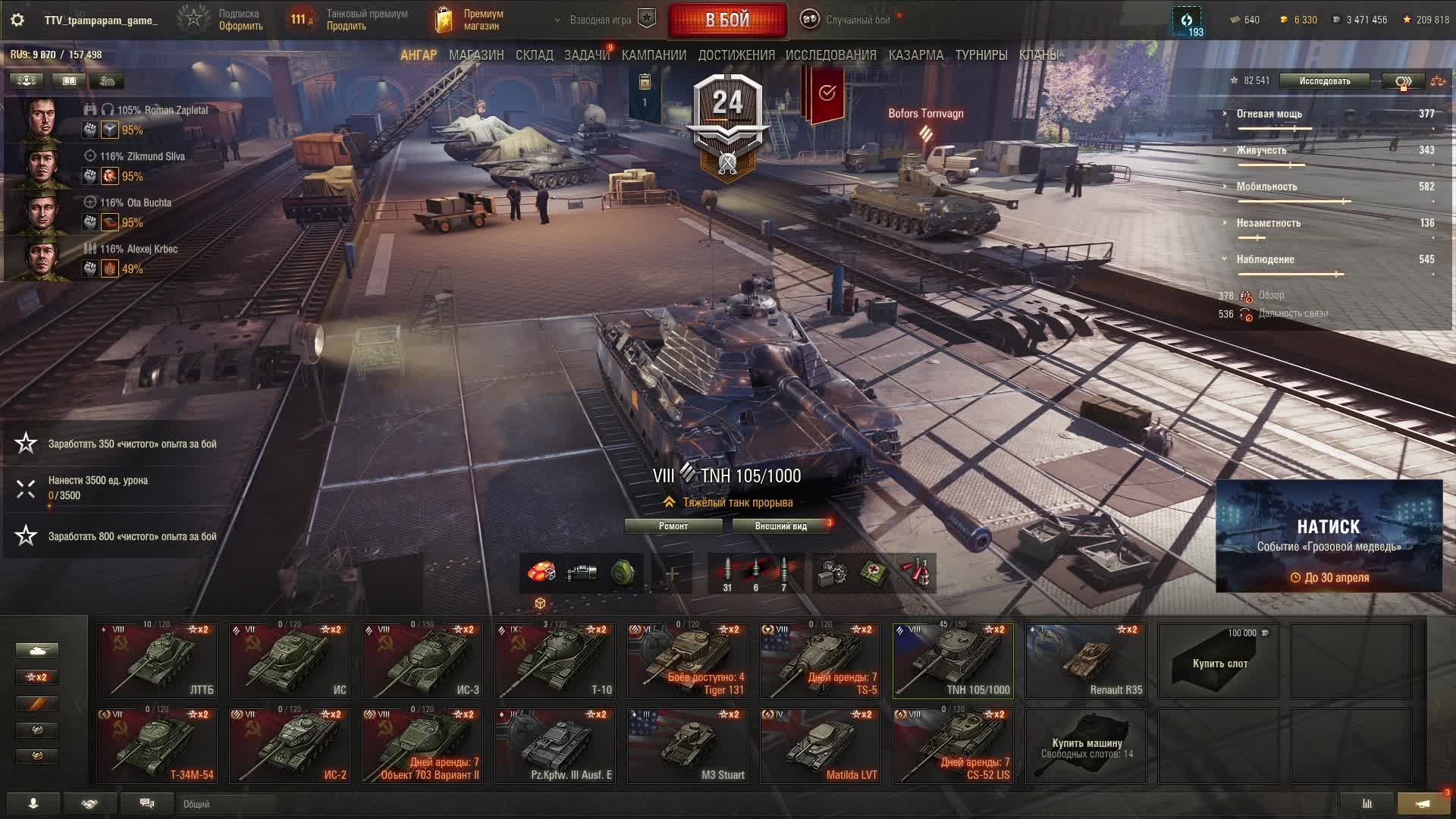
Task: Go to the КАЗАРМА tab
Action: tap(915, 55)
